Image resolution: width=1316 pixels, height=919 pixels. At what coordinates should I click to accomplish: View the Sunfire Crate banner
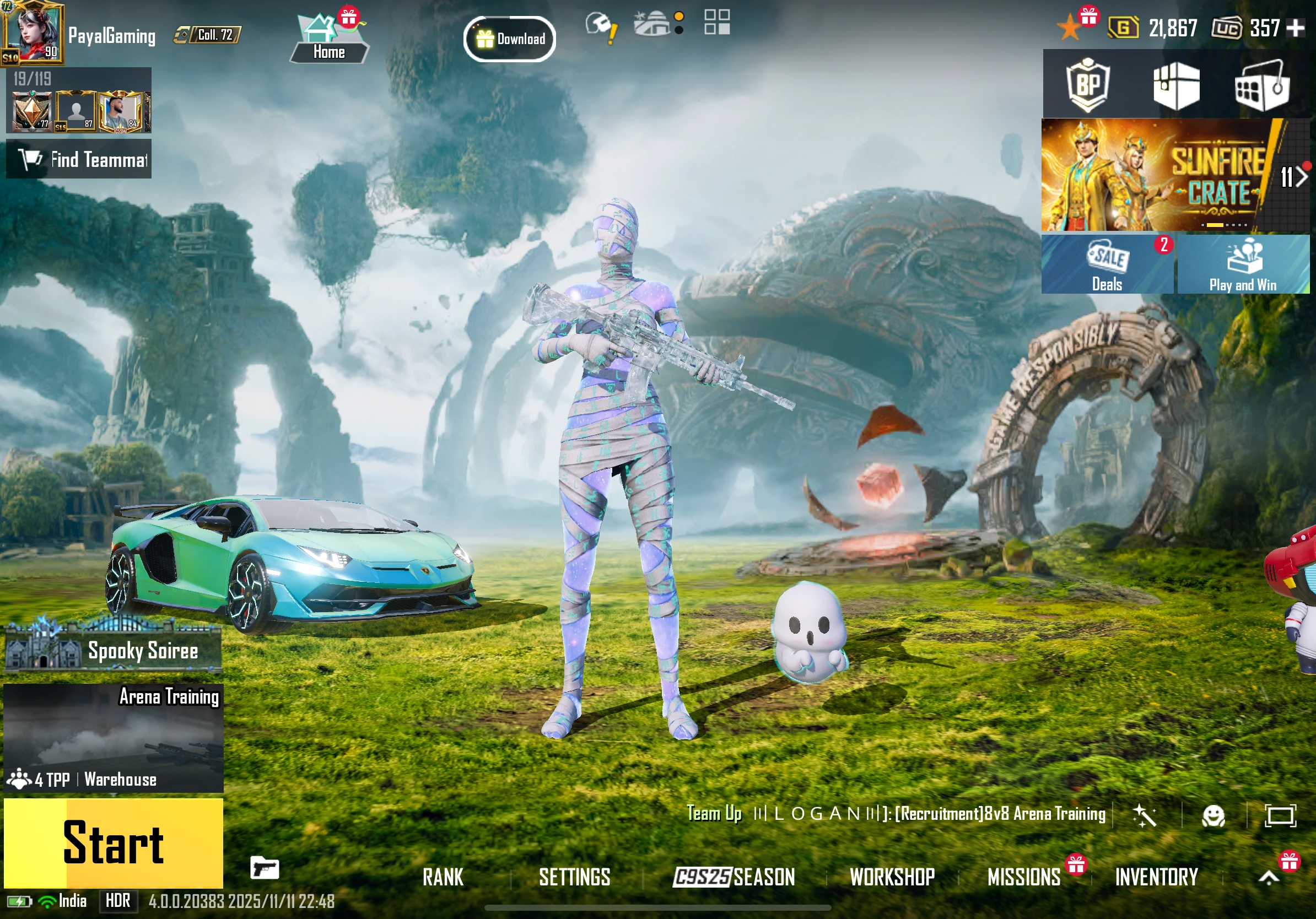(x=1158, y=175)
